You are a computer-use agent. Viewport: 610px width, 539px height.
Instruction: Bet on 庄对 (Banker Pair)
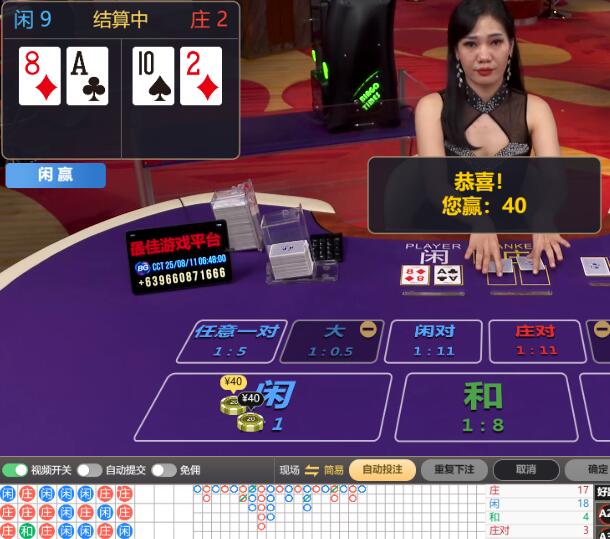pyautogui.click(x=535, y=340)
